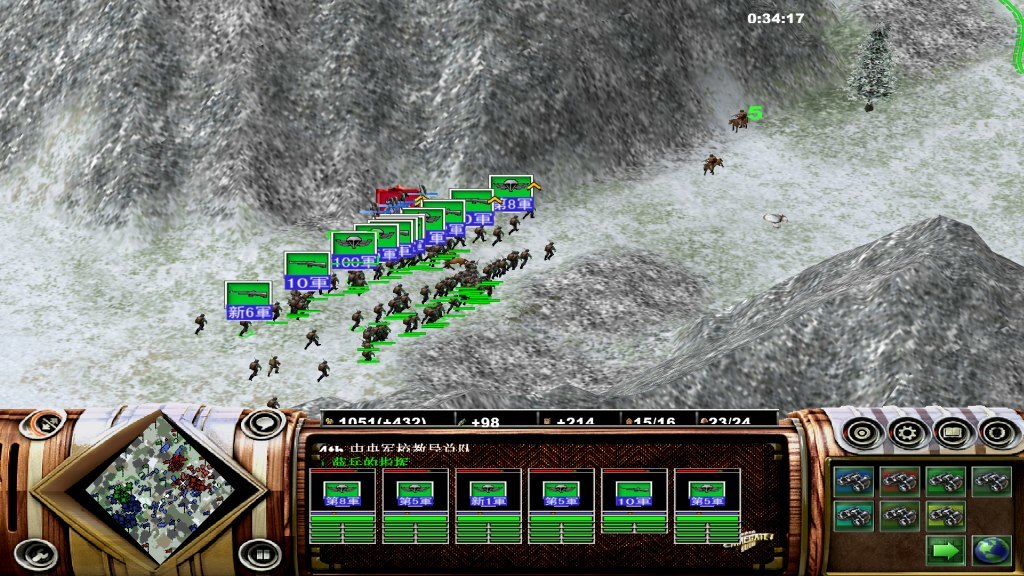
Task: Open the gear settings button
Action: click(x=908, y=433)
